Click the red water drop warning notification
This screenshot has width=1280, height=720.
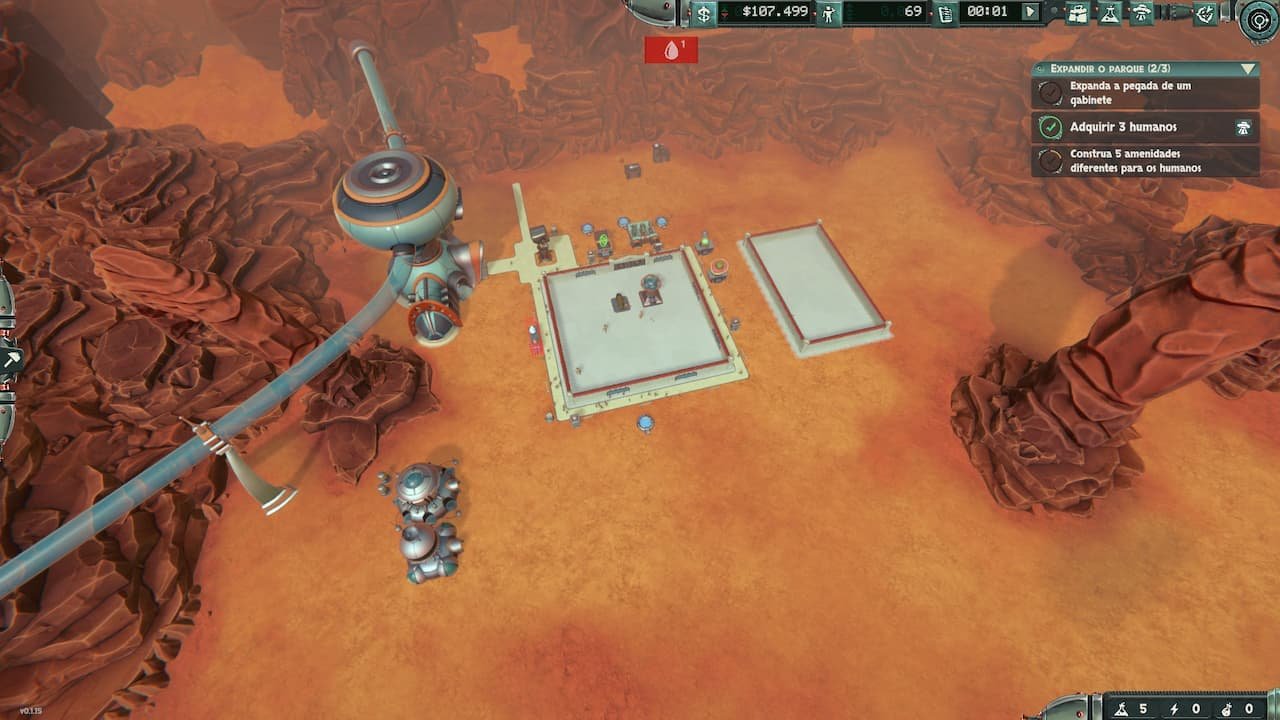tap(672, 50)
